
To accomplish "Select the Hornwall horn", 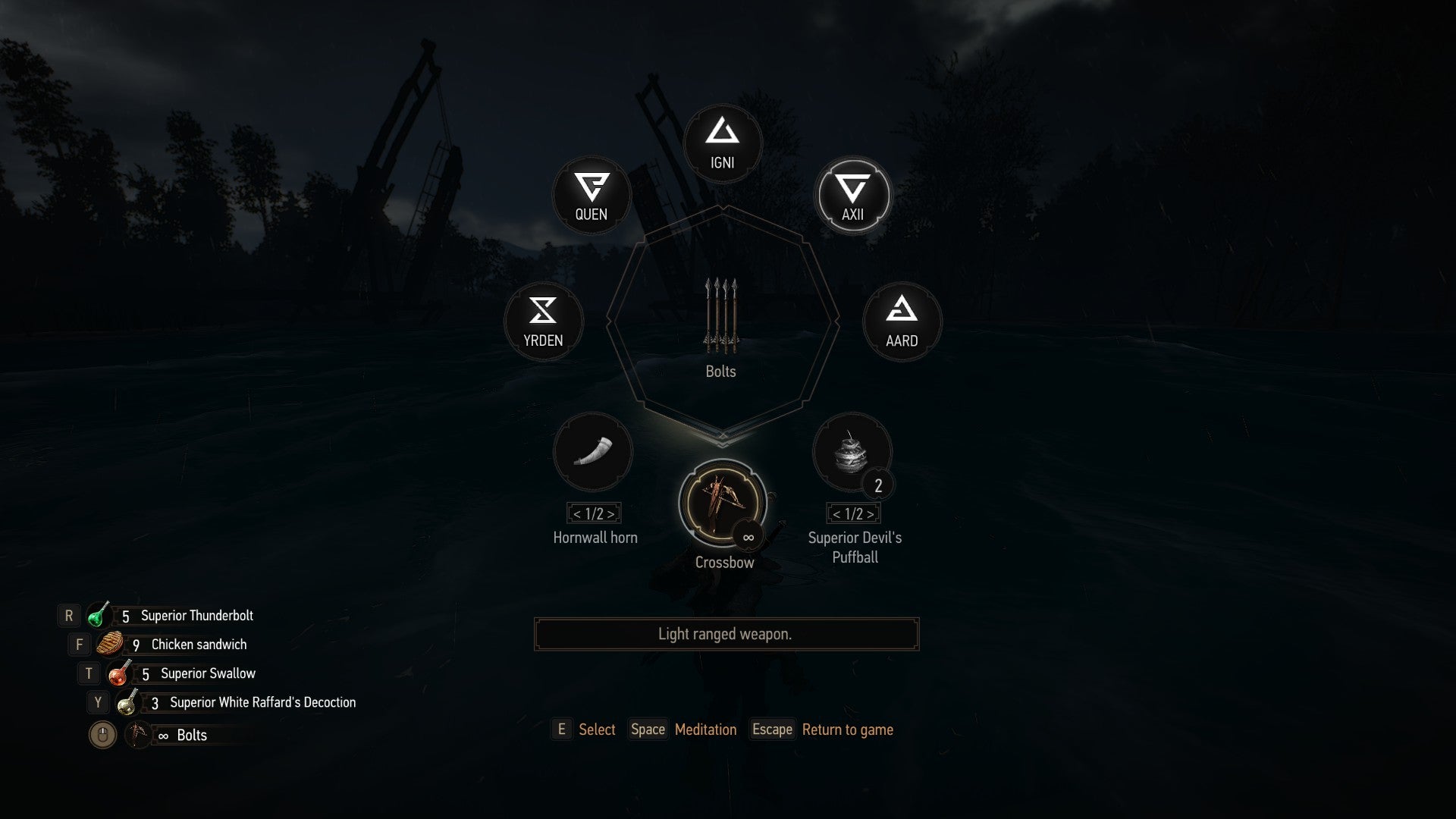I will click(x=594, y=453).
